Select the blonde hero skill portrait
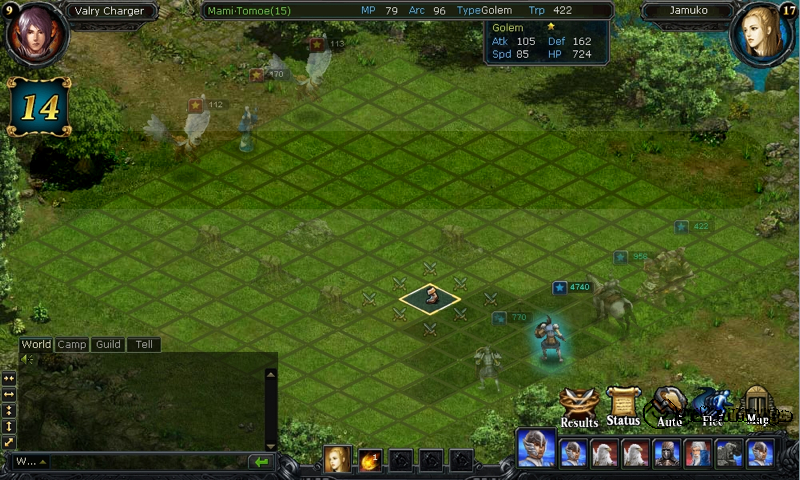Viewport: 800px width, 480px height. click(338, 460)
